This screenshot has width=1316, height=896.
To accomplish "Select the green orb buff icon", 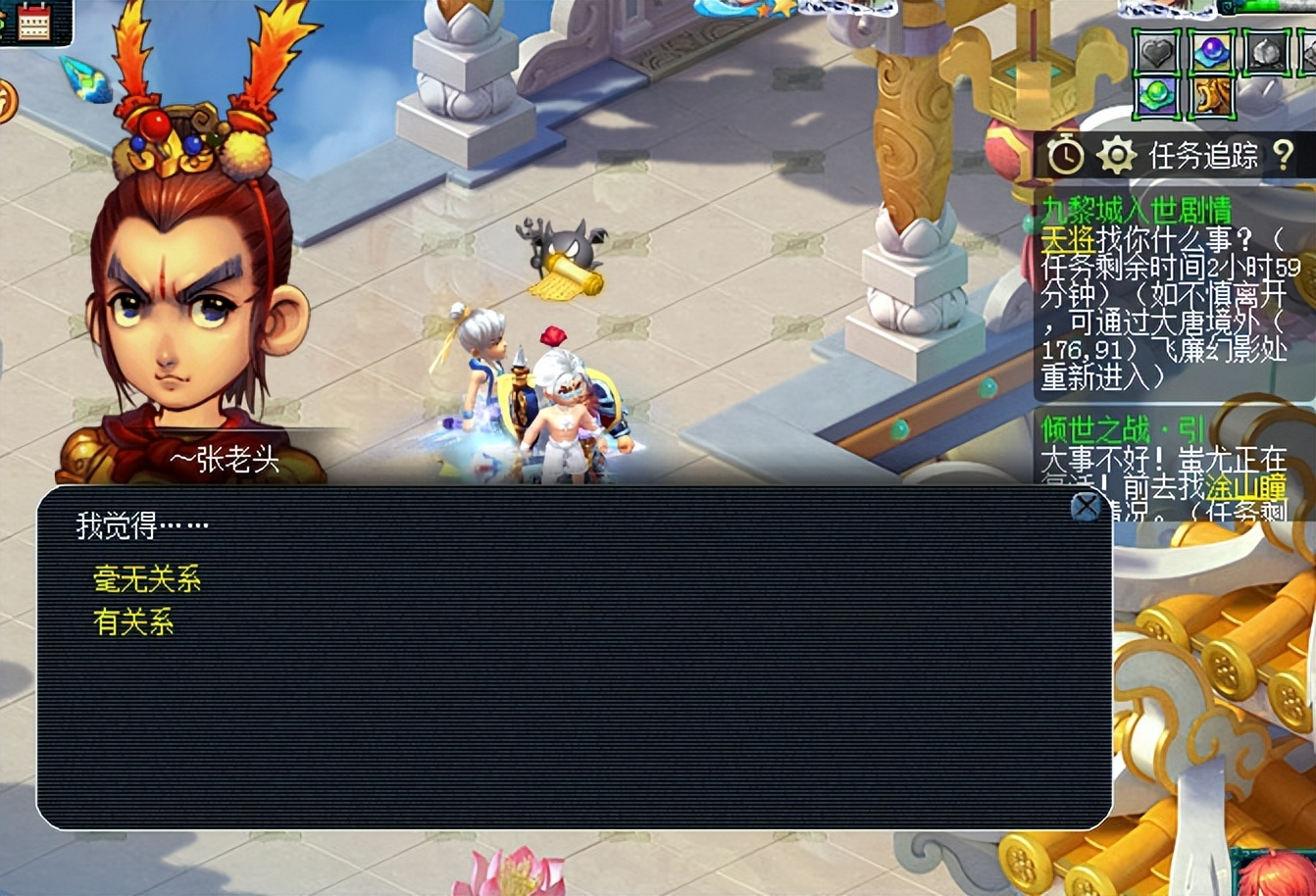I will tap(1157, 98).
